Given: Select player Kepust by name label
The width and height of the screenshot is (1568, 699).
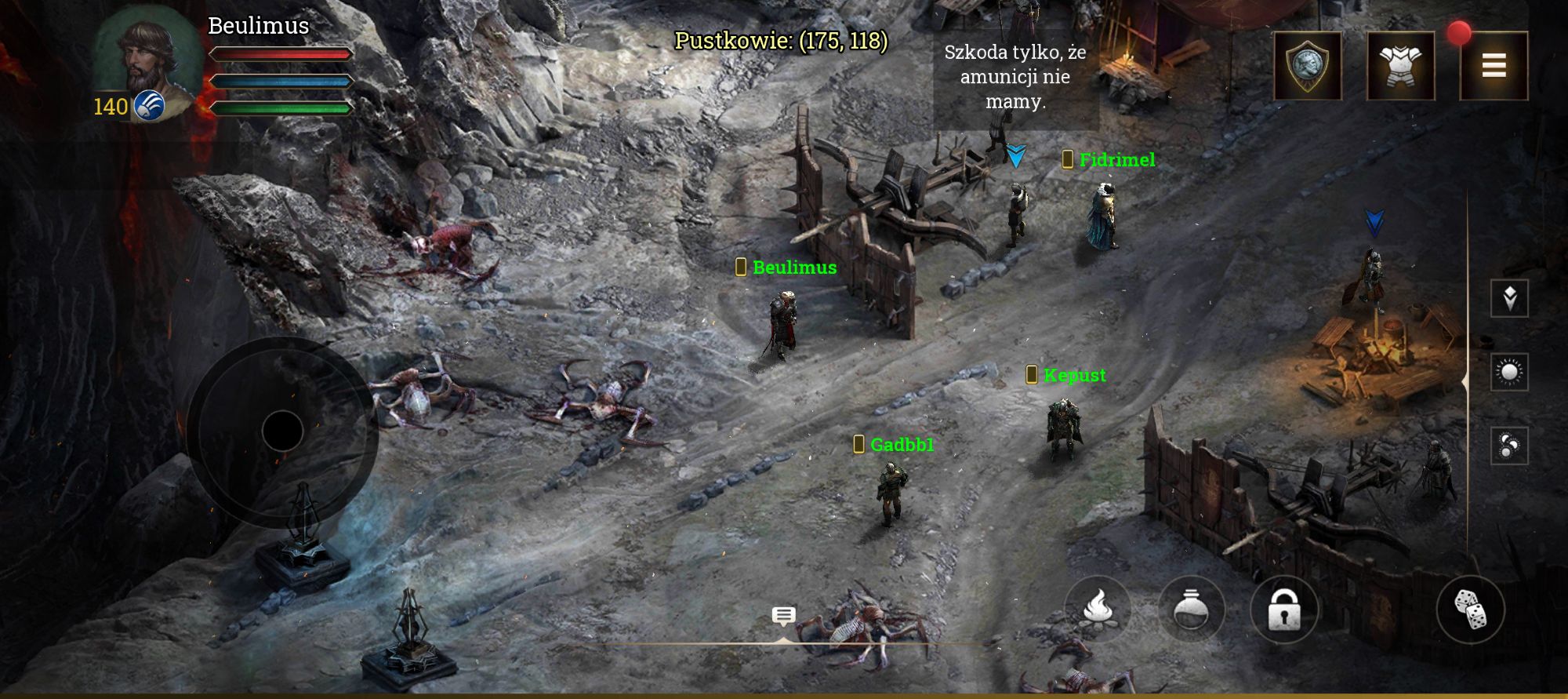Looking at the screenshot, I should pos(1074,375).
